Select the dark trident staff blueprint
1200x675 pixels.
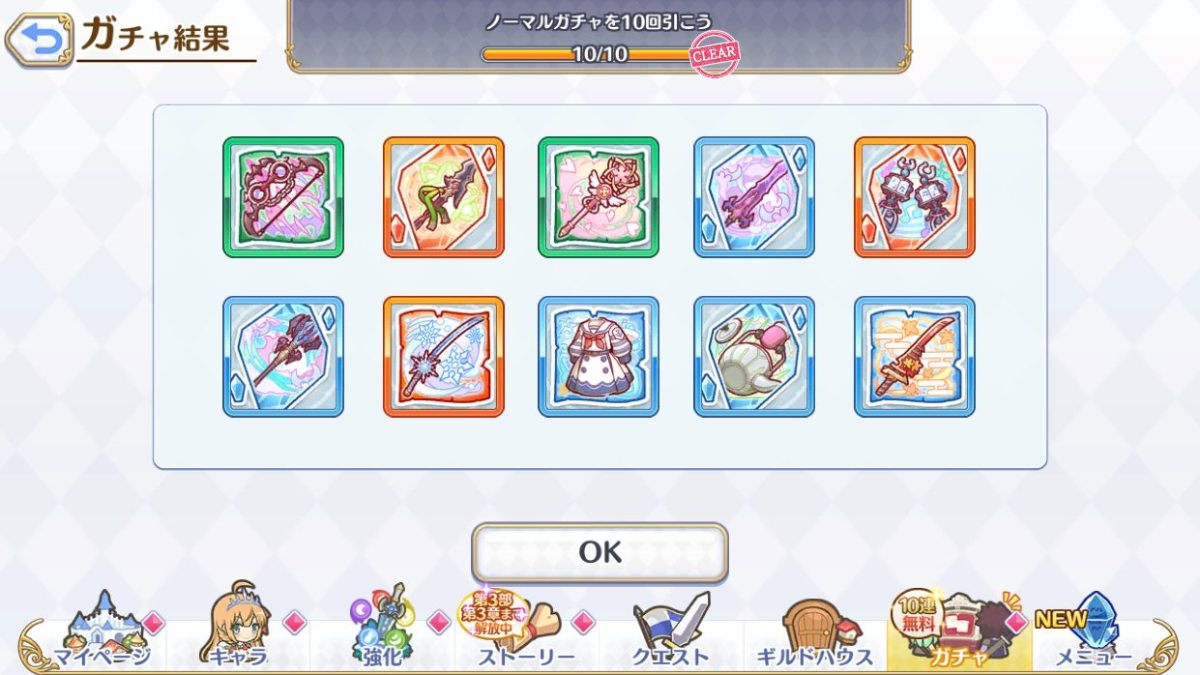(x=283, y=356)
